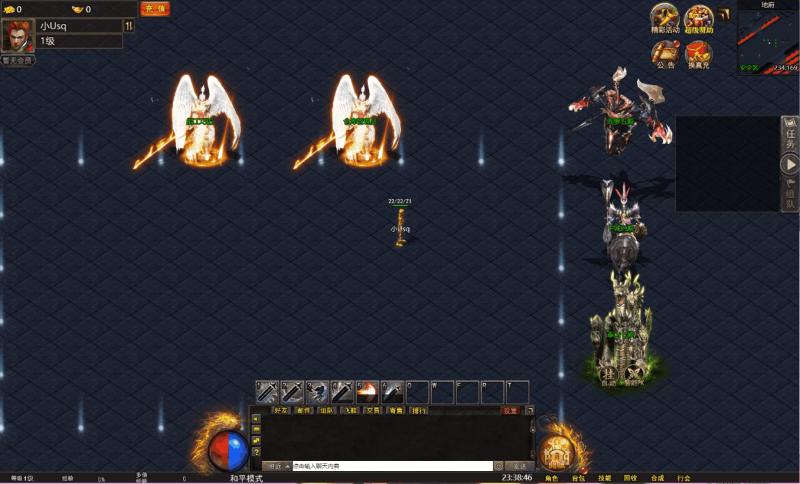Image resolution: width=800 pixels, height=484 pixels.
Task: Open the 角色 character menu
Action: [x=552, y=478]
